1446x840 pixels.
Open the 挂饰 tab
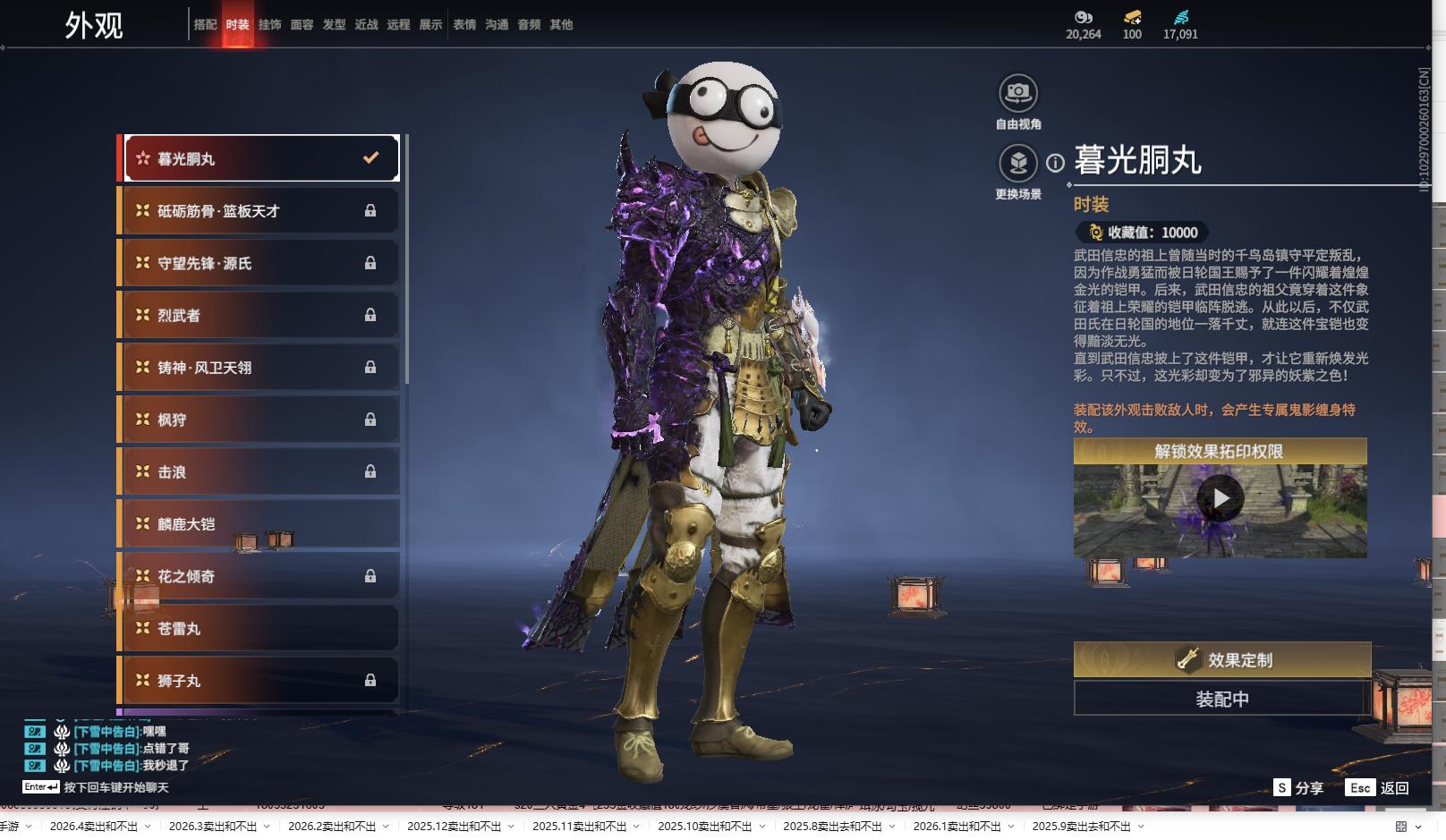tap(269, 25)
